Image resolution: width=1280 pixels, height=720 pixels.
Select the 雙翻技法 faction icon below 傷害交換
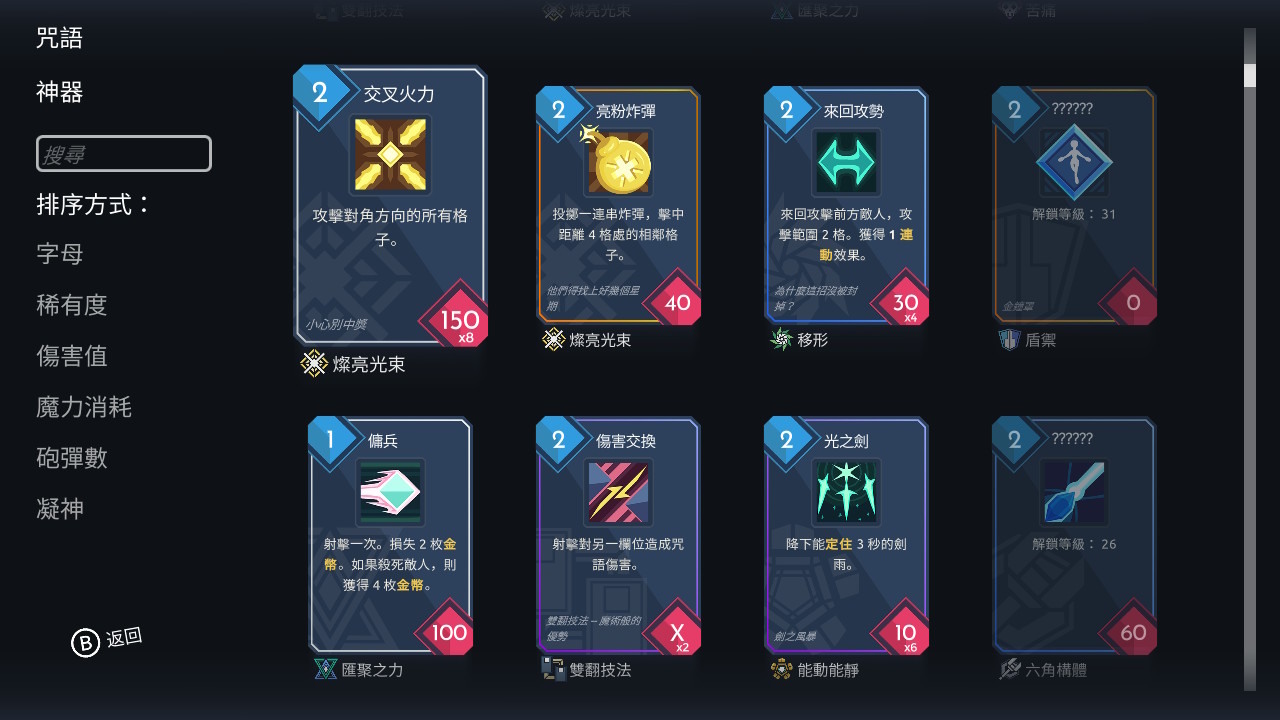[x=553, y=670]
